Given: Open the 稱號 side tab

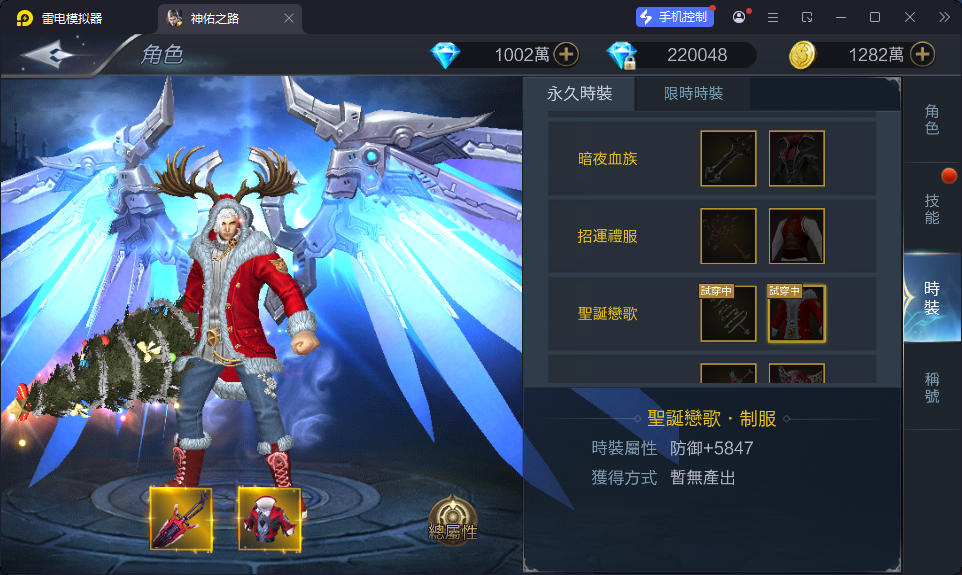Looking at the screenshot, I should click(932, 388).
